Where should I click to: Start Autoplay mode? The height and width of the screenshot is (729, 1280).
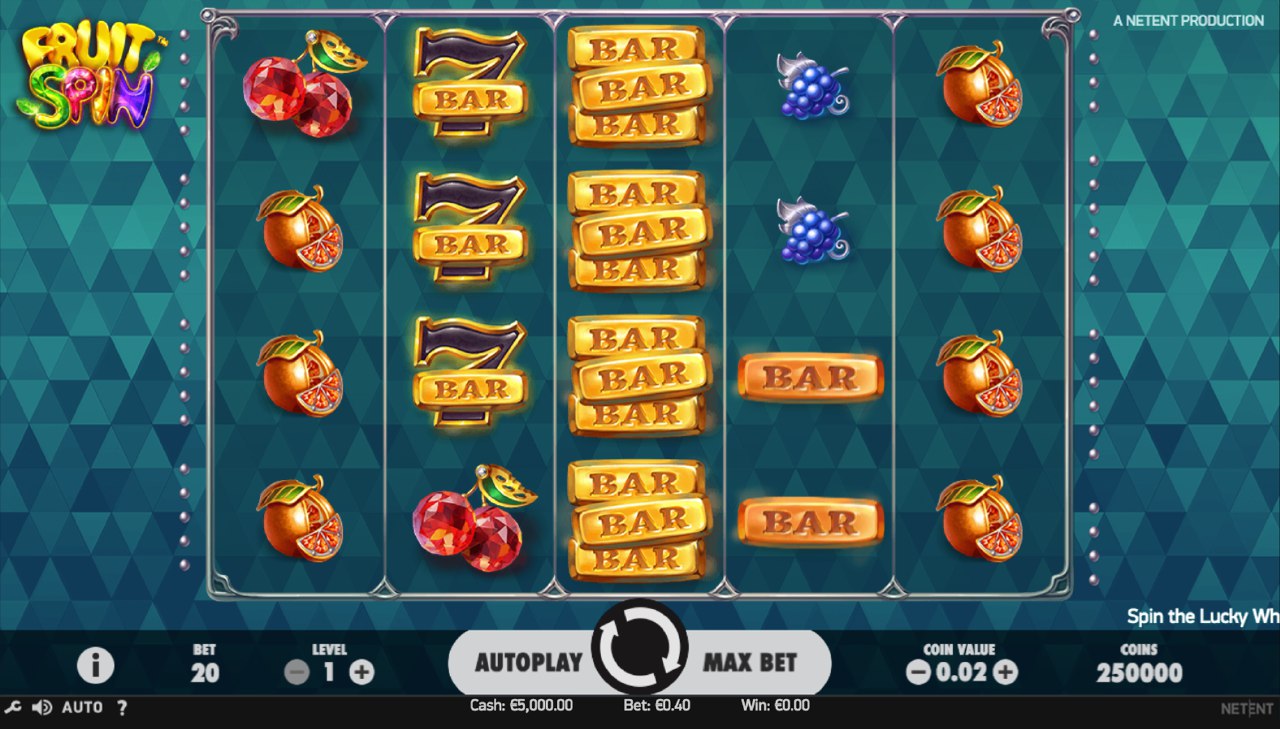(528, 662)
